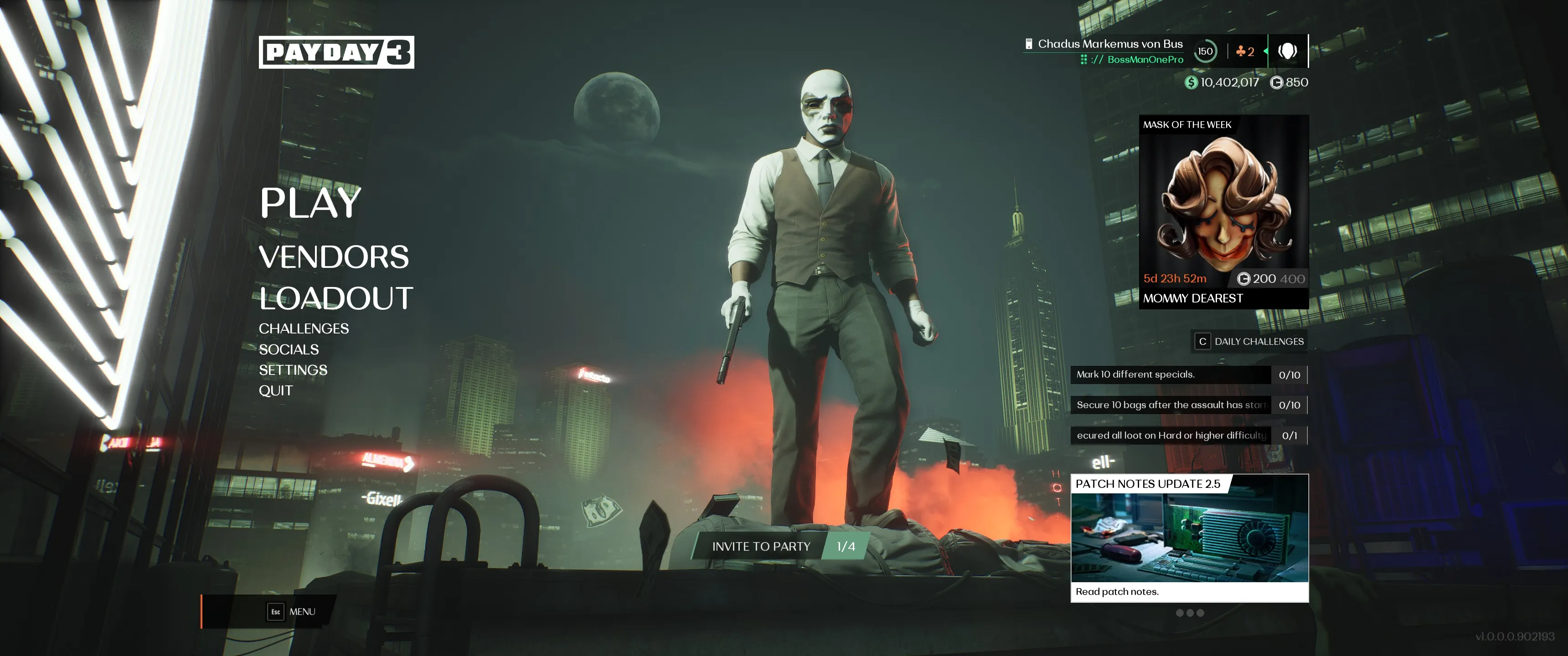Click the Read patch notes caption

pyautogui.click(x=1117, y=591)
